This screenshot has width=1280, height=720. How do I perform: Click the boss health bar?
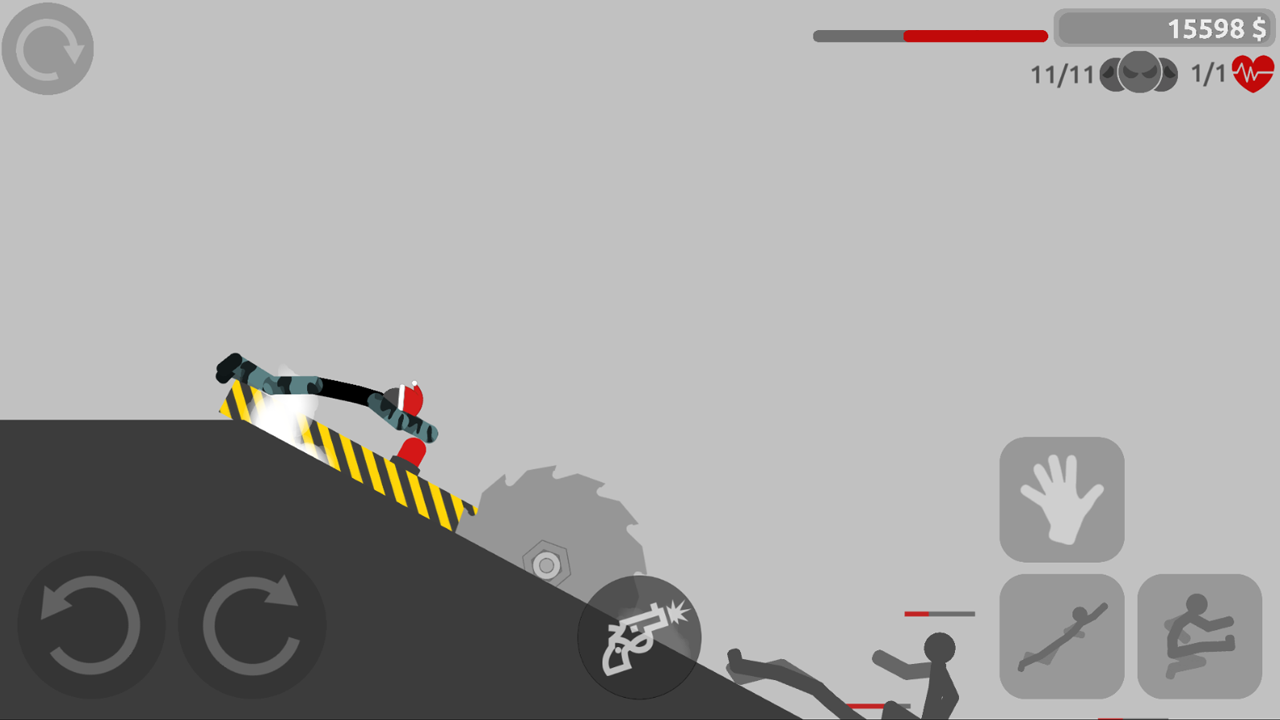pos(928,34)
